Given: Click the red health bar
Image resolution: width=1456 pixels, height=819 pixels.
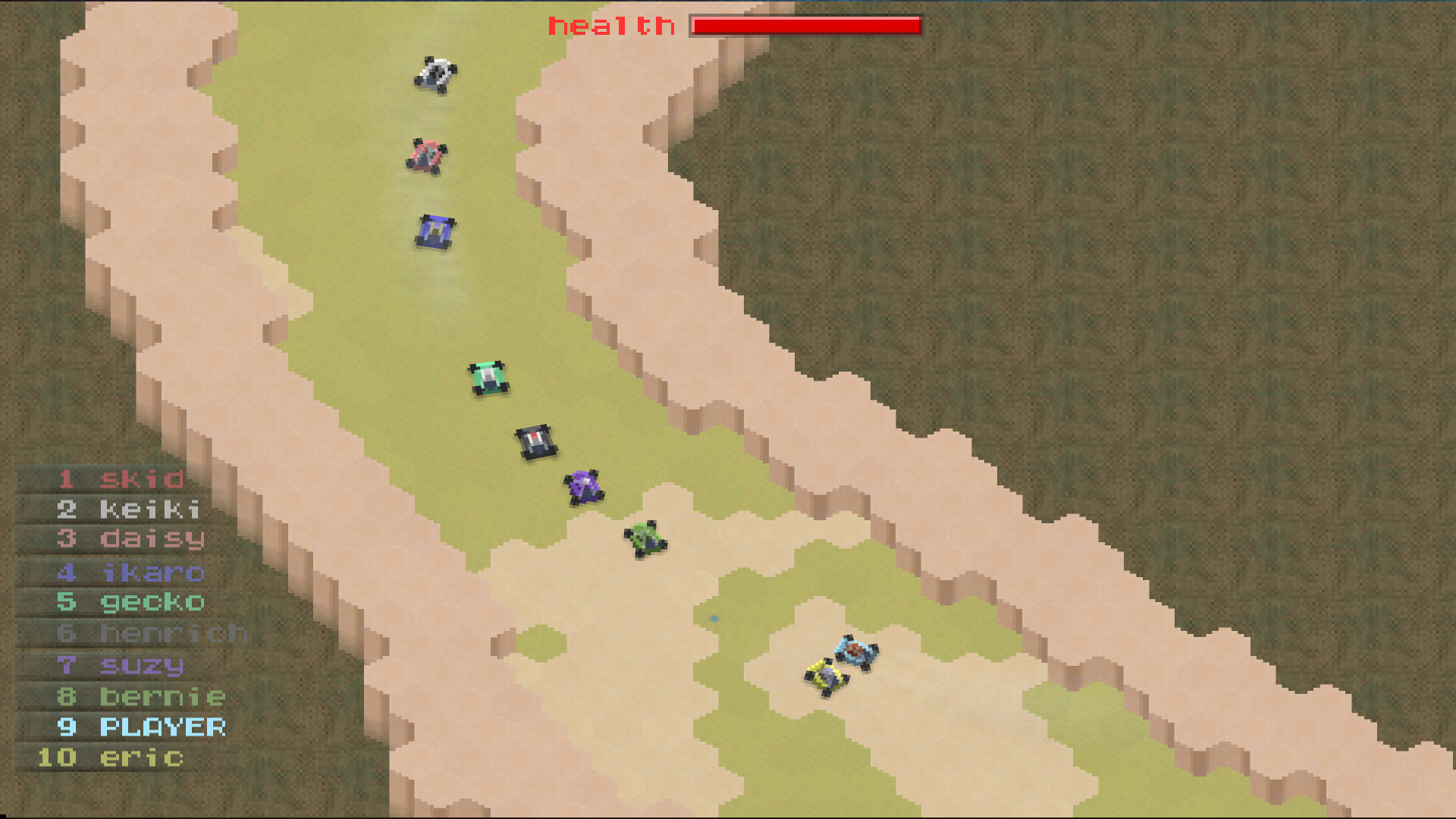Looking at the screenshot, I should [804, 25].
